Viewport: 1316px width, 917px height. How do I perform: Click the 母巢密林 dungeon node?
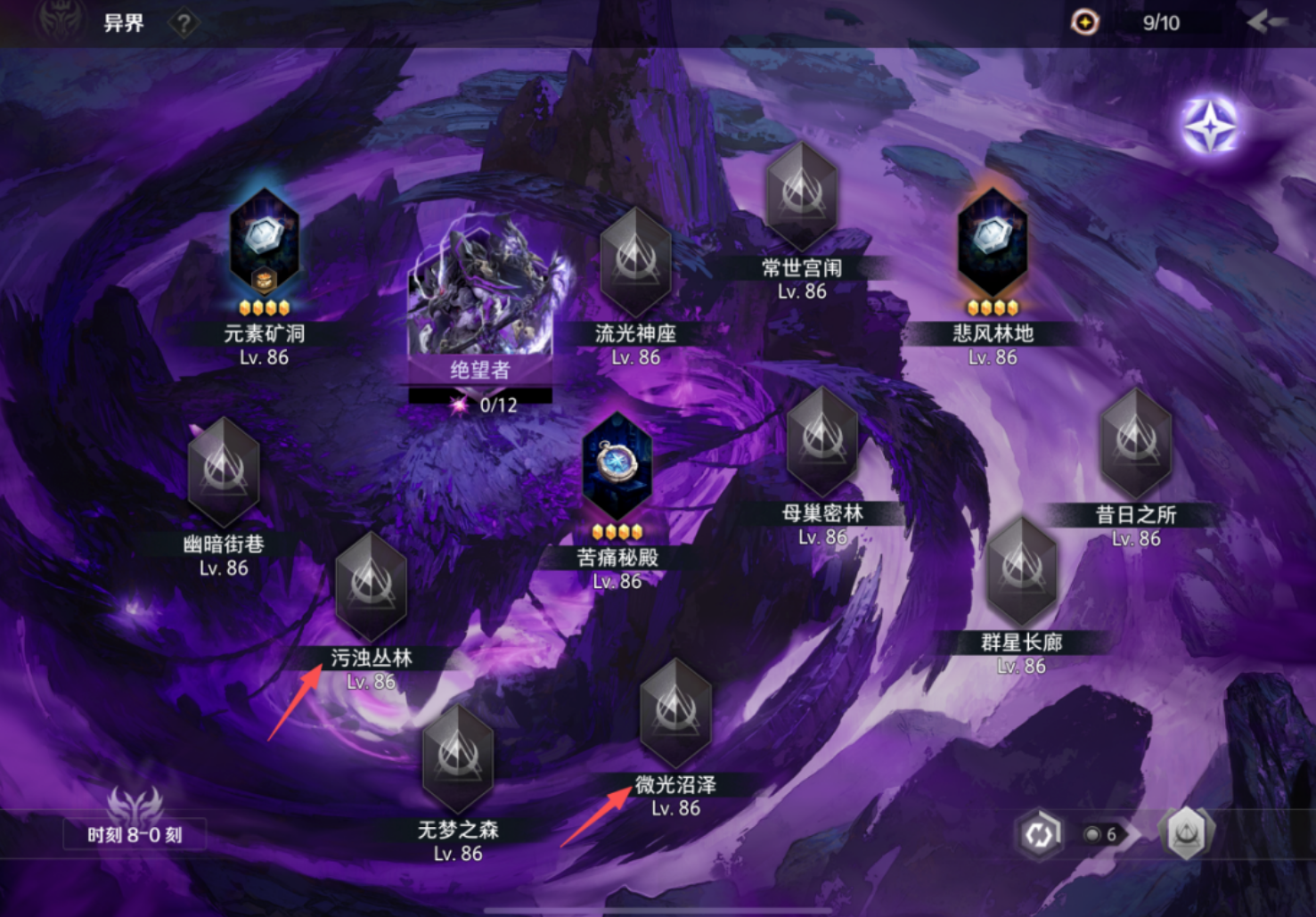(821, 443)
